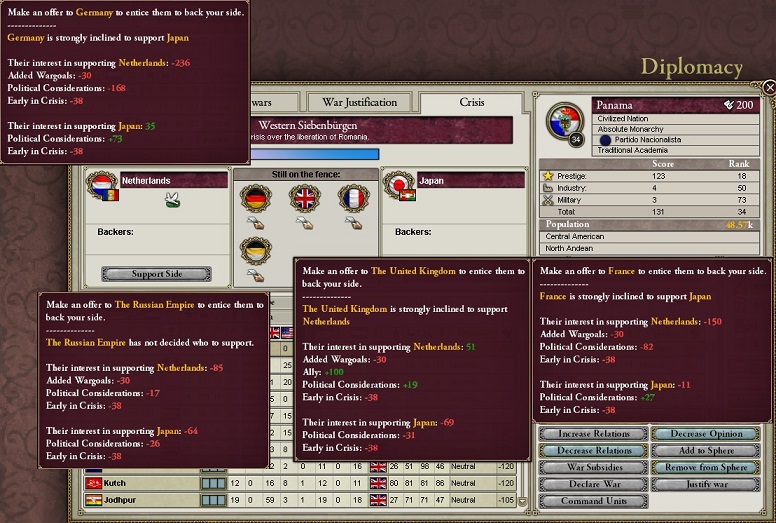Click Decrease Relations

(x=594, y=451)
